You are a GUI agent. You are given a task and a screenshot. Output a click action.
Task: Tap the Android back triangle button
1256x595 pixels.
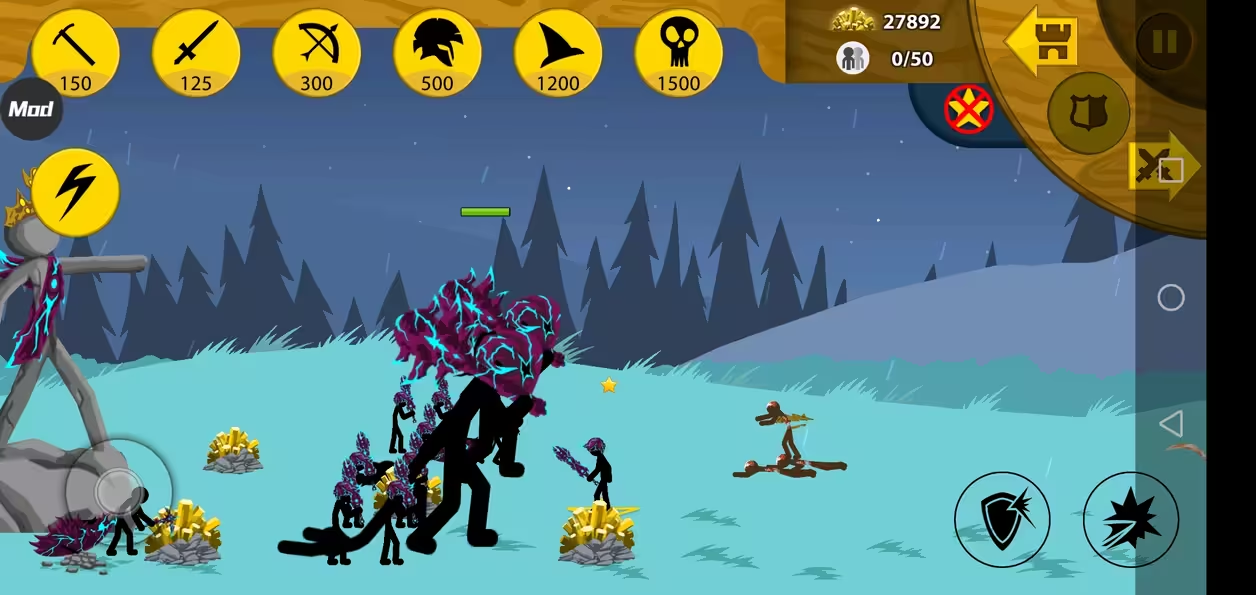(x=1170, y=423)
